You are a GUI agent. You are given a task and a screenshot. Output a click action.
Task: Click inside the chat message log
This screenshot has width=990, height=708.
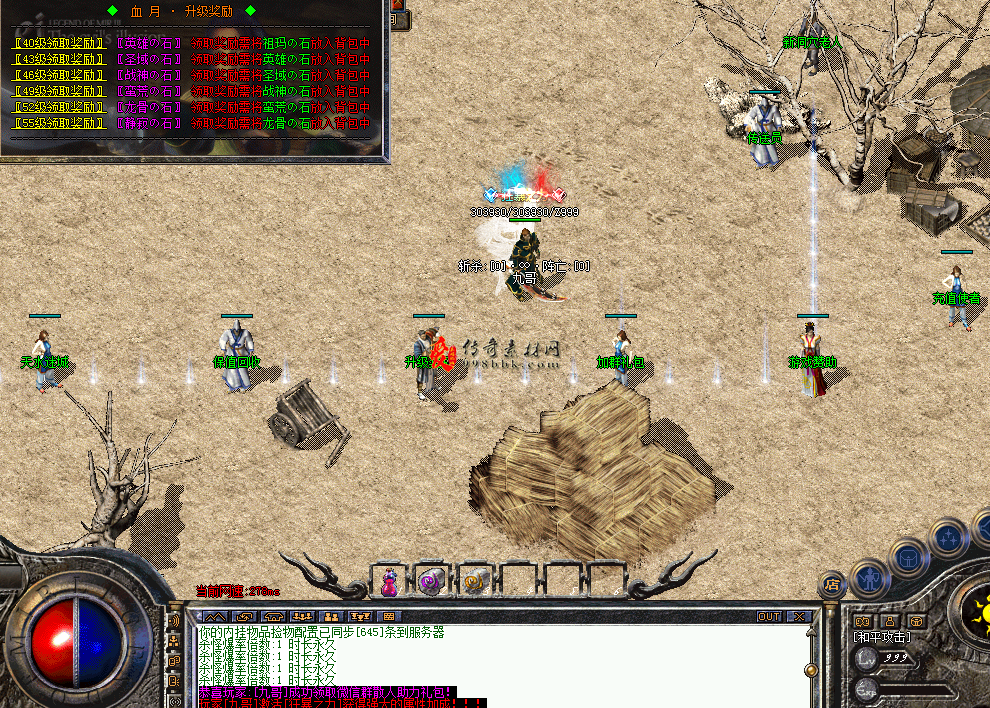[x=500, y=660]
